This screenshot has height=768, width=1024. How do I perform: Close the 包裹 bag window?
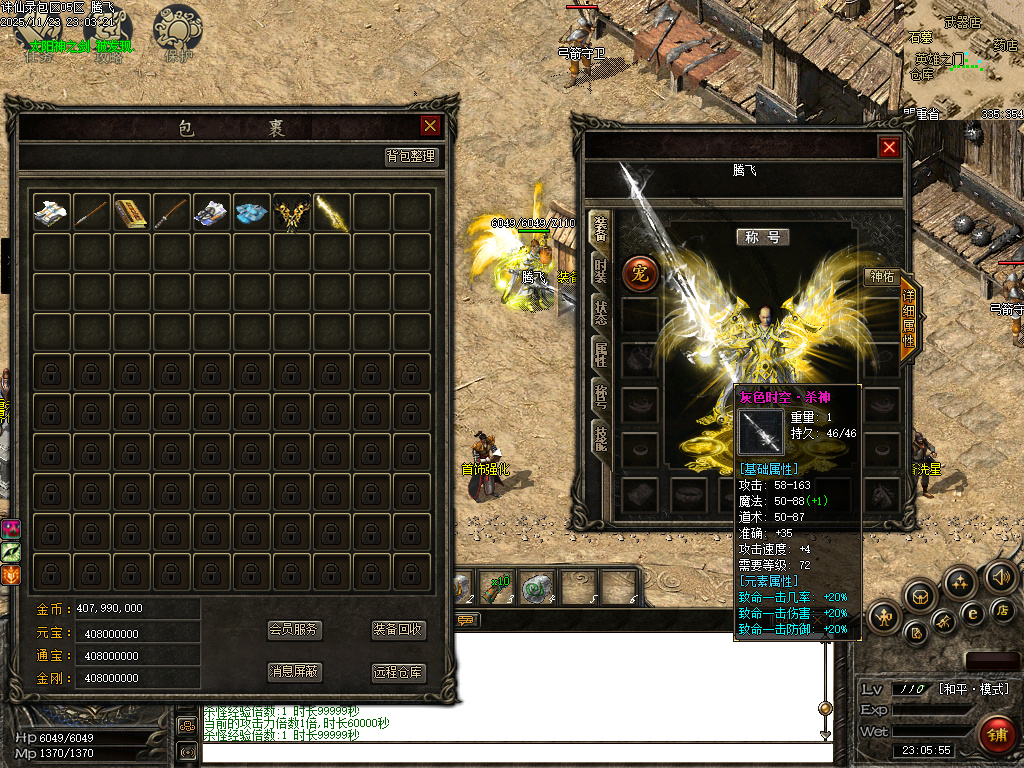(x=430, y=125)
